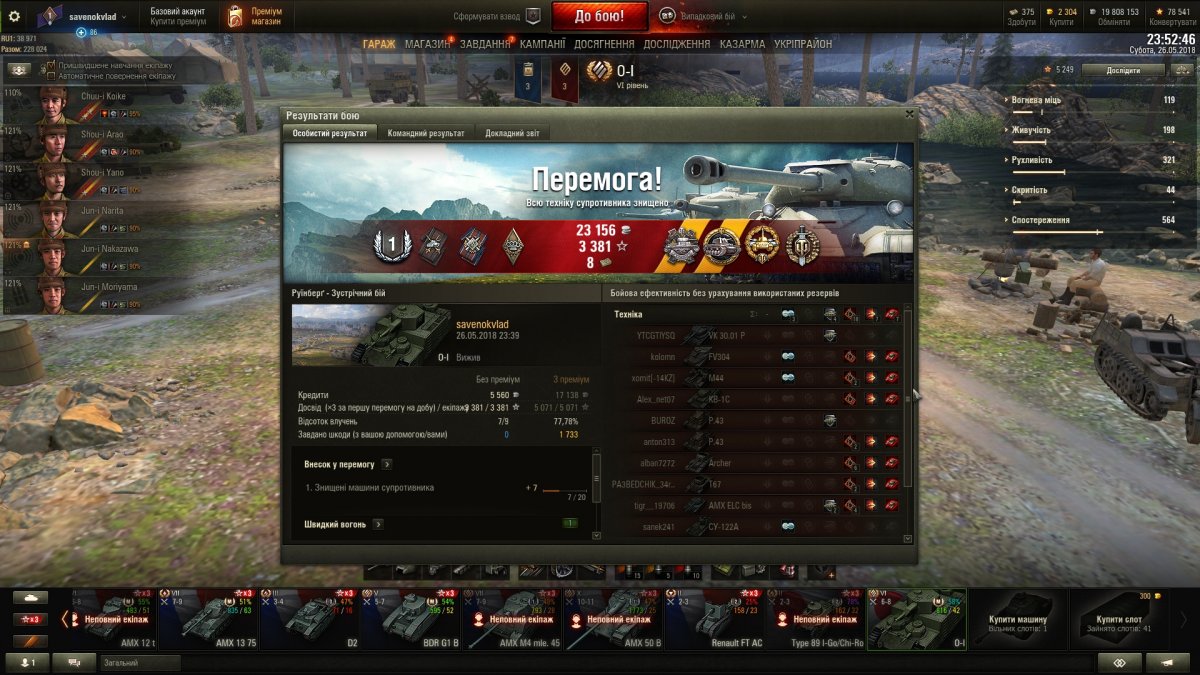Visit the Казарма crew barracks
The width and height of the screenshot is (1200, 675).
742,44
